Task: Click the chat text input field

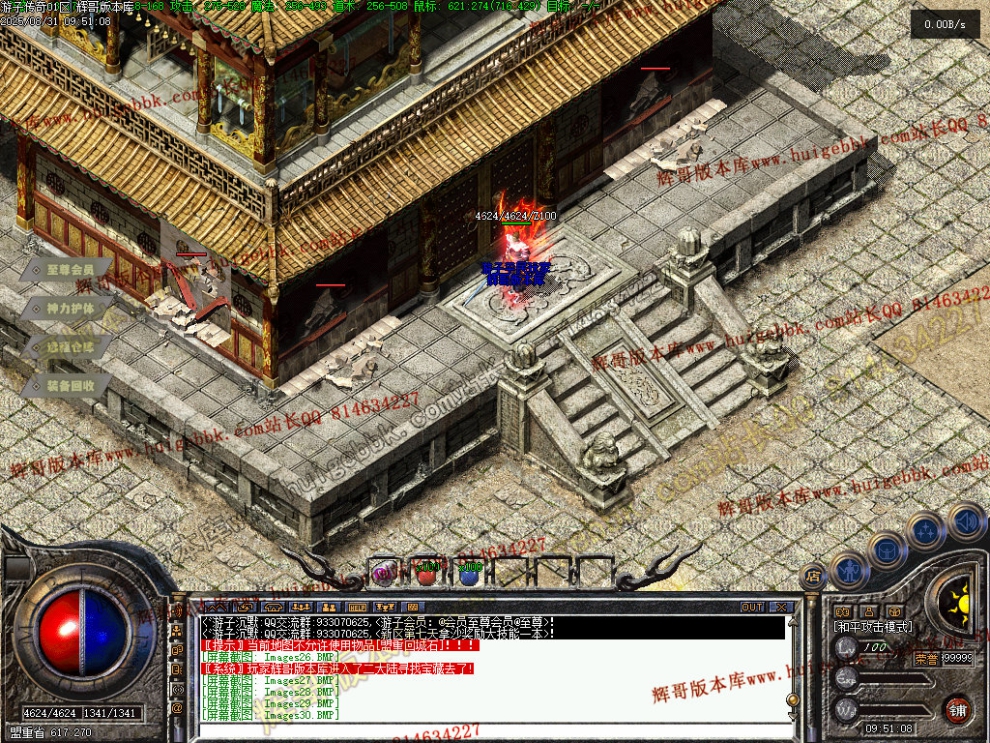Action: (490, 731)
